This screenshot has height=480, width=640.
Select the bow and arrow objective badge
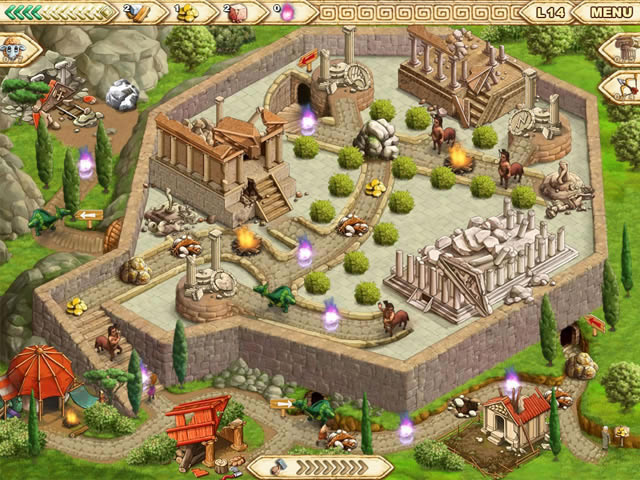click(623, 87)
